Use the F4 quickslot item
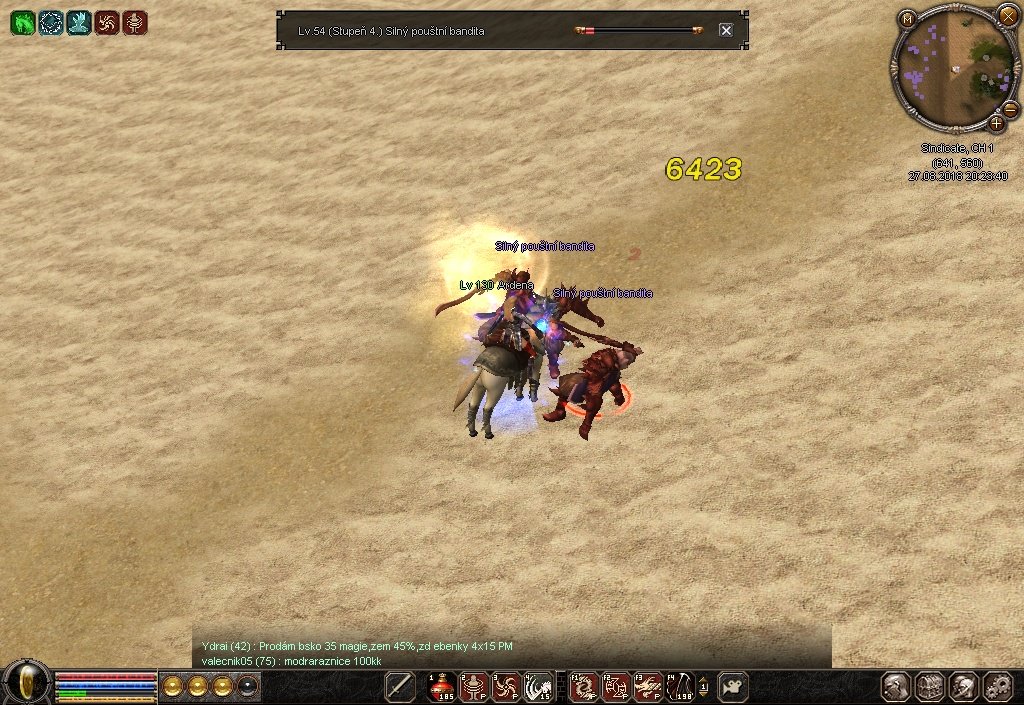The image size is (1024, 705). [680, 687]
